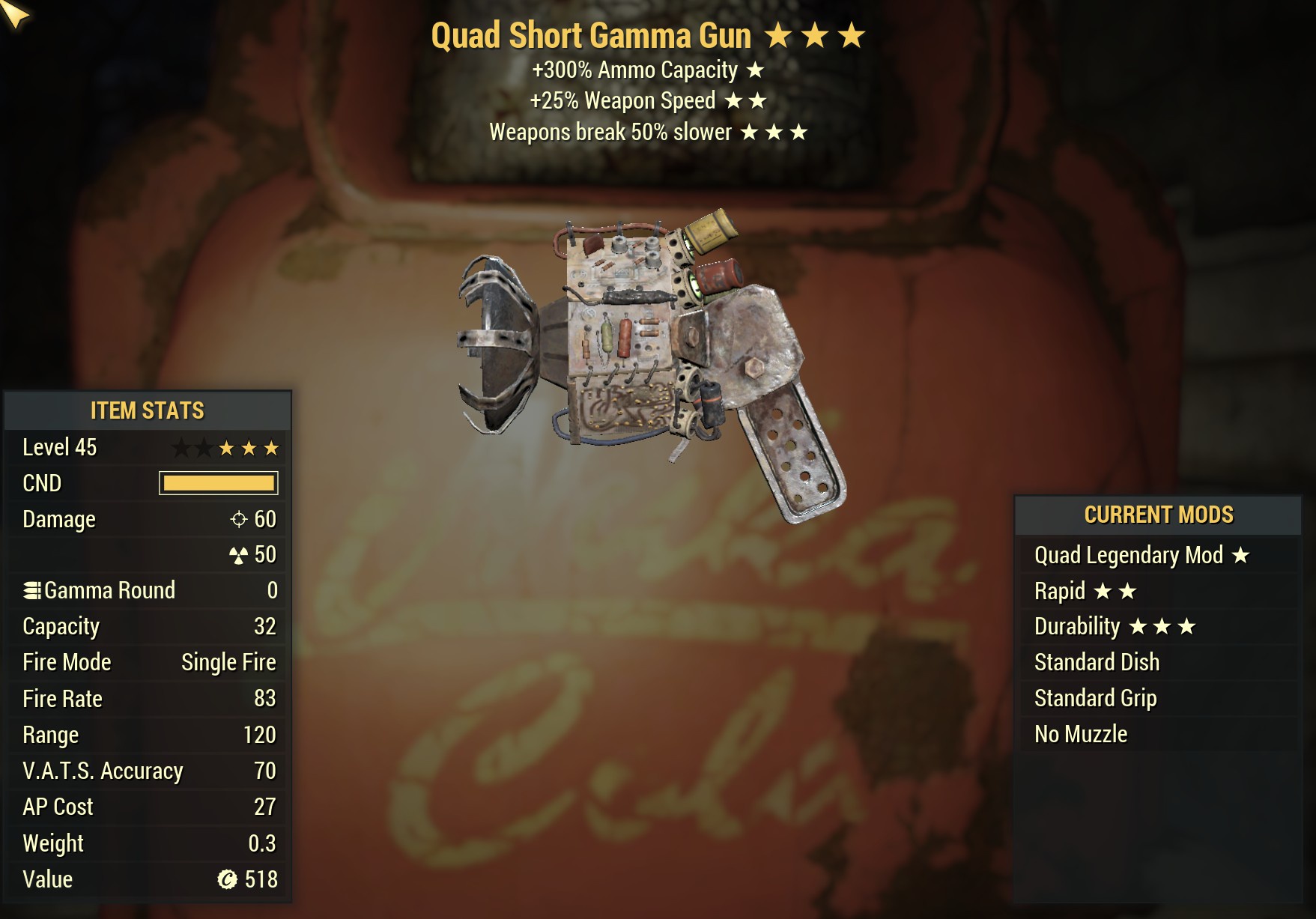Image resolution: width=1316 pixels, height=919 pixels.
Task: Toggle the two-star Rapid mod rating
Action: pyautogui.click(x=1116, y=591)
